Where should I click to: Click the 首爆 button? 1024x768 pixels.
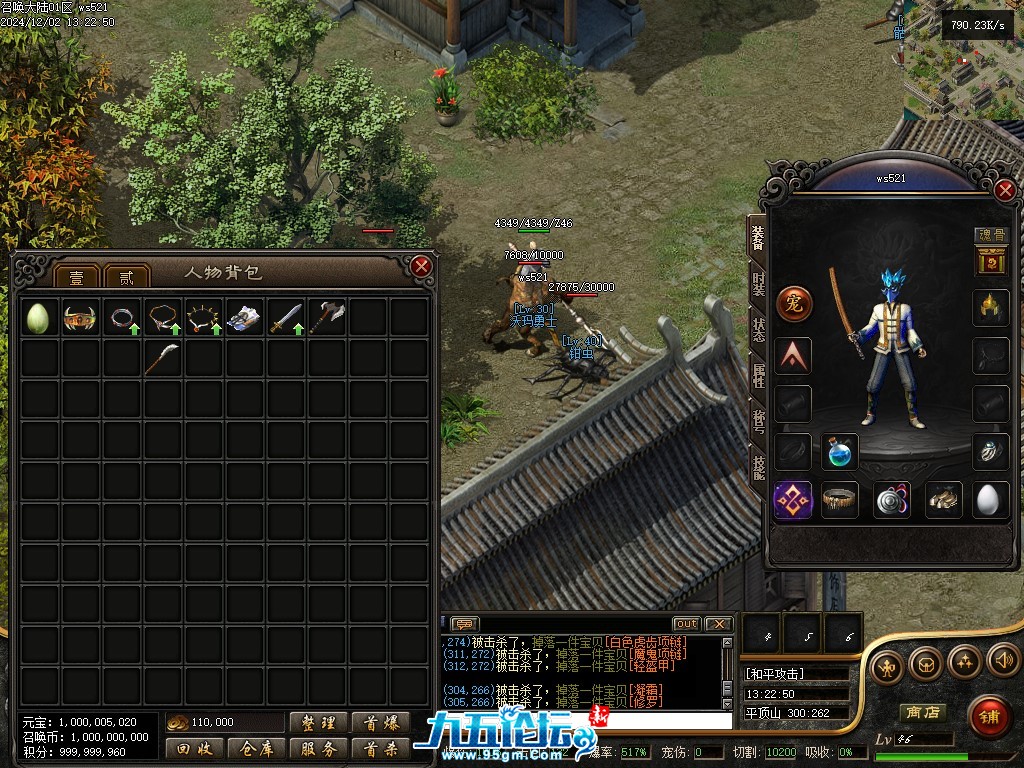[380, 723]
